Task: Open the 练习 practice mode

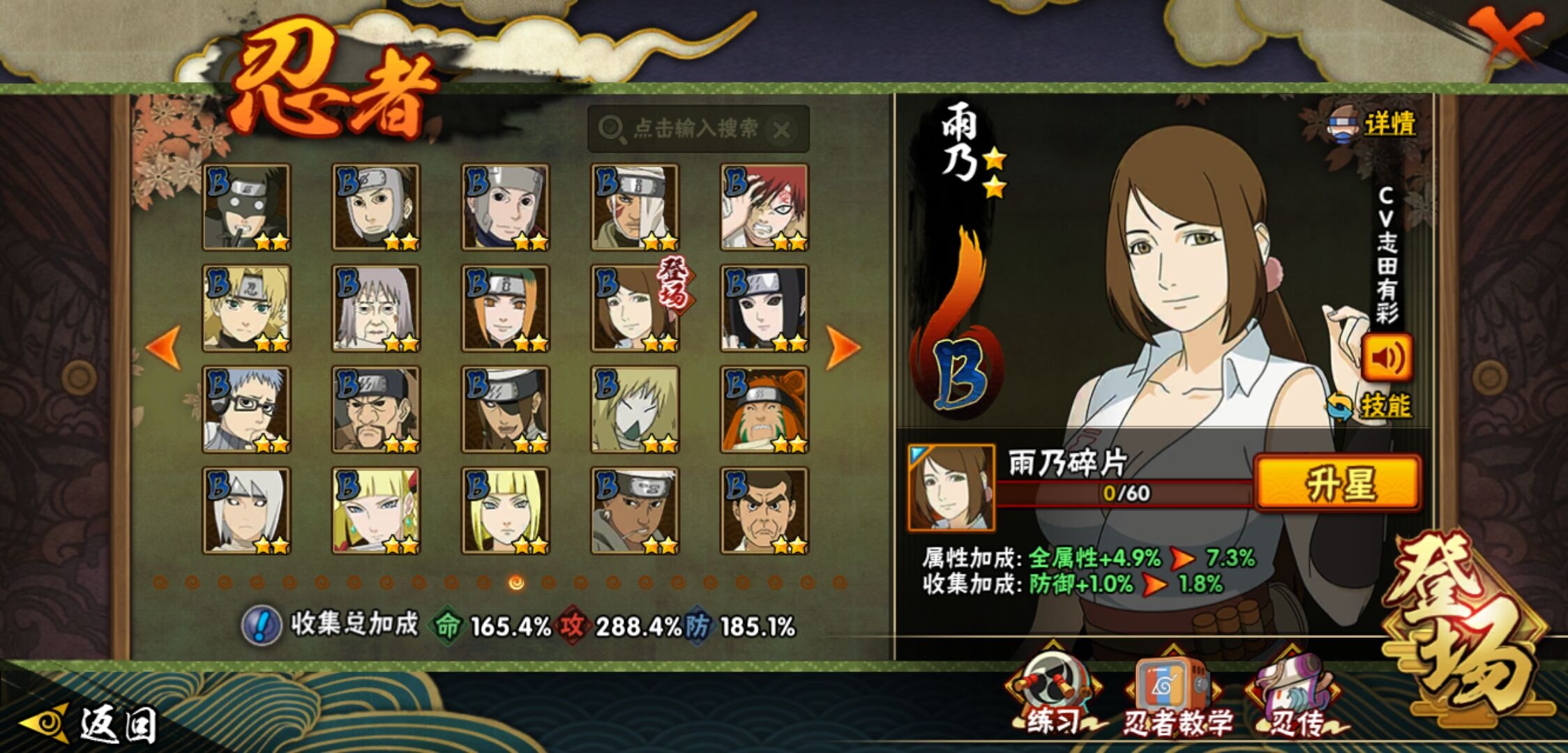Action: click(1052, 697)
